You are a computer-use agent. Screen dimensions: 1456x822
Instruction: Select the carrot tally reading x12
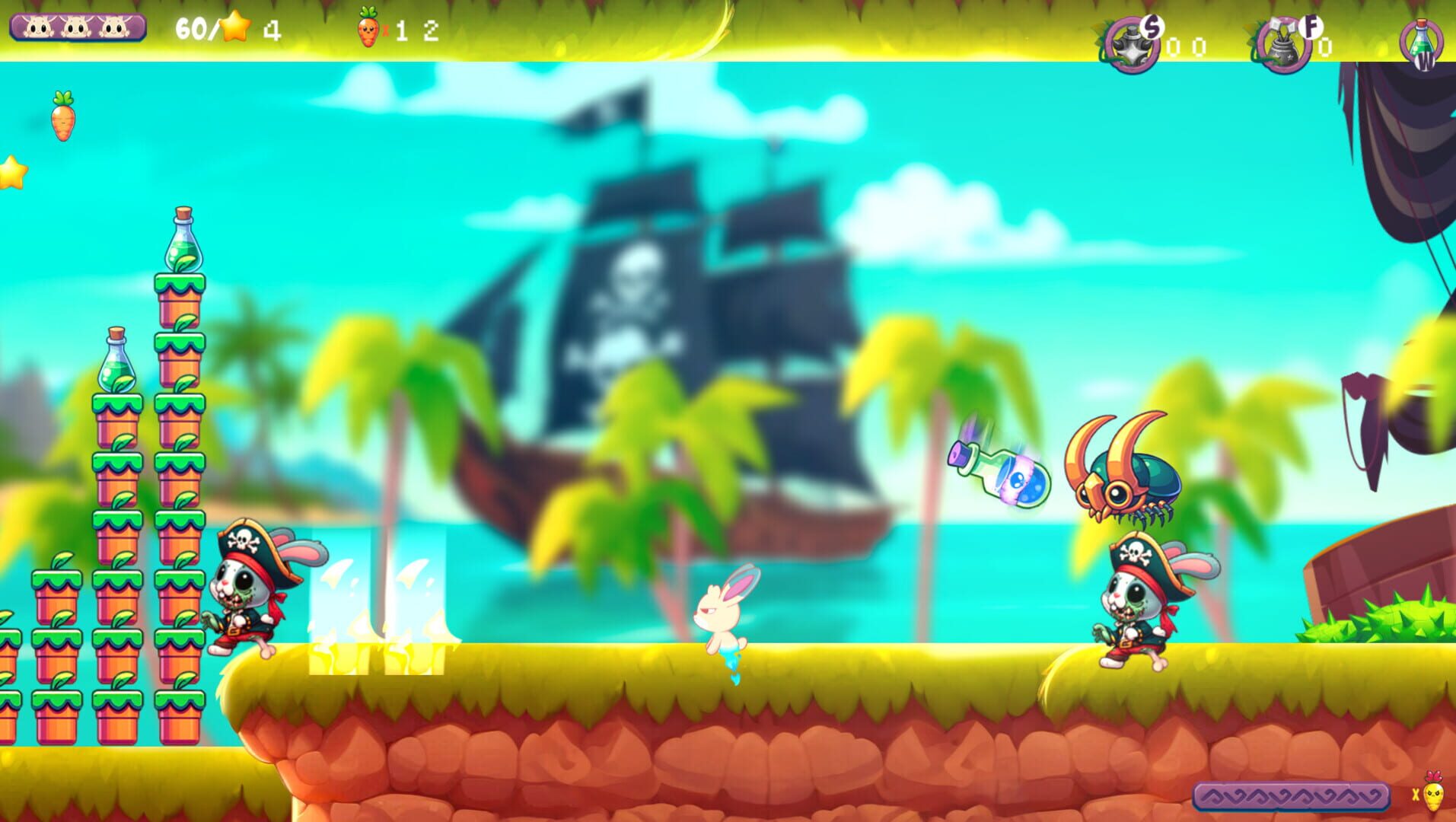(396, 29)
